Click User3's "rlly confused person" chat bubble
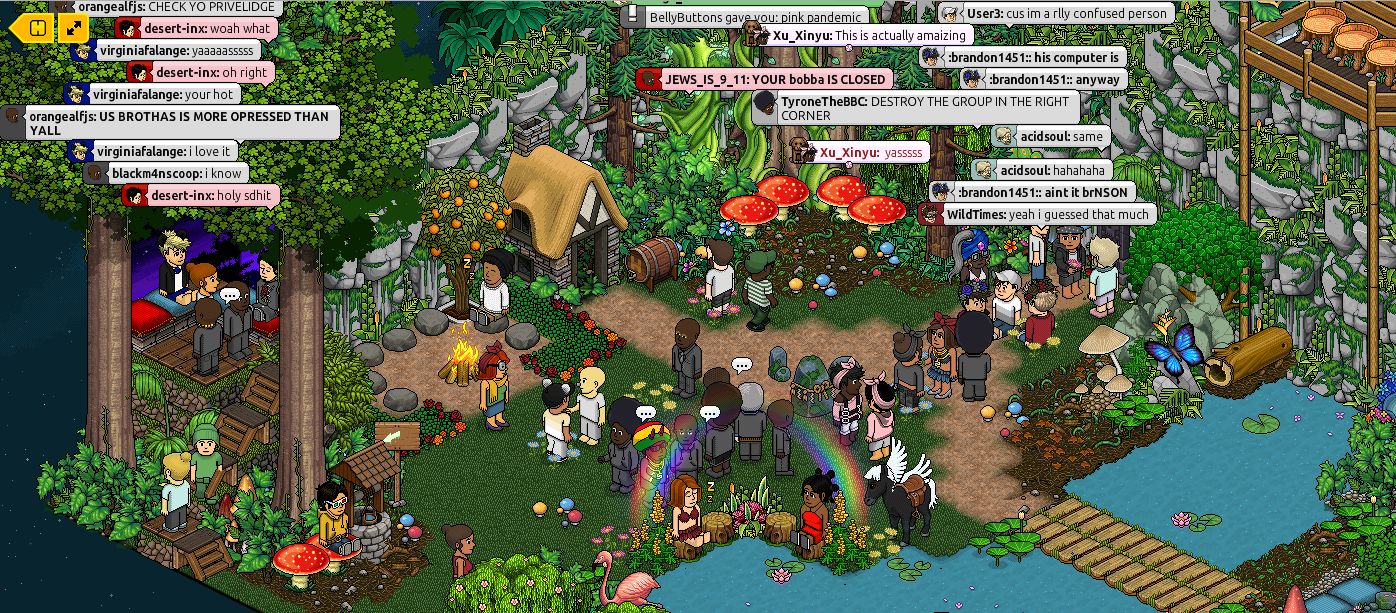The image size is (1396, 613). click(1057, 14)
